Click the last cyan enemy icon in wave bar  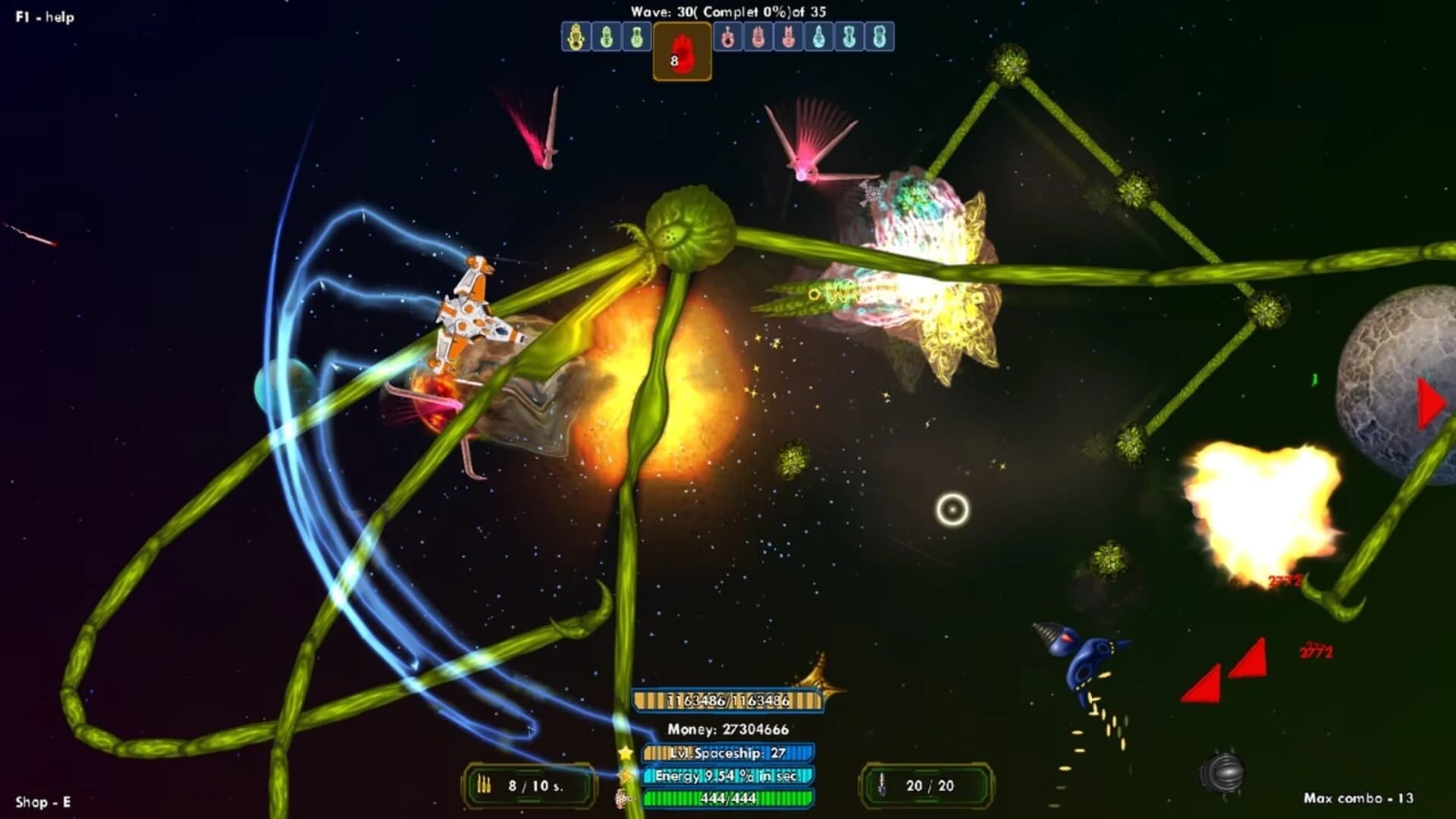click(x=879, y=36)
